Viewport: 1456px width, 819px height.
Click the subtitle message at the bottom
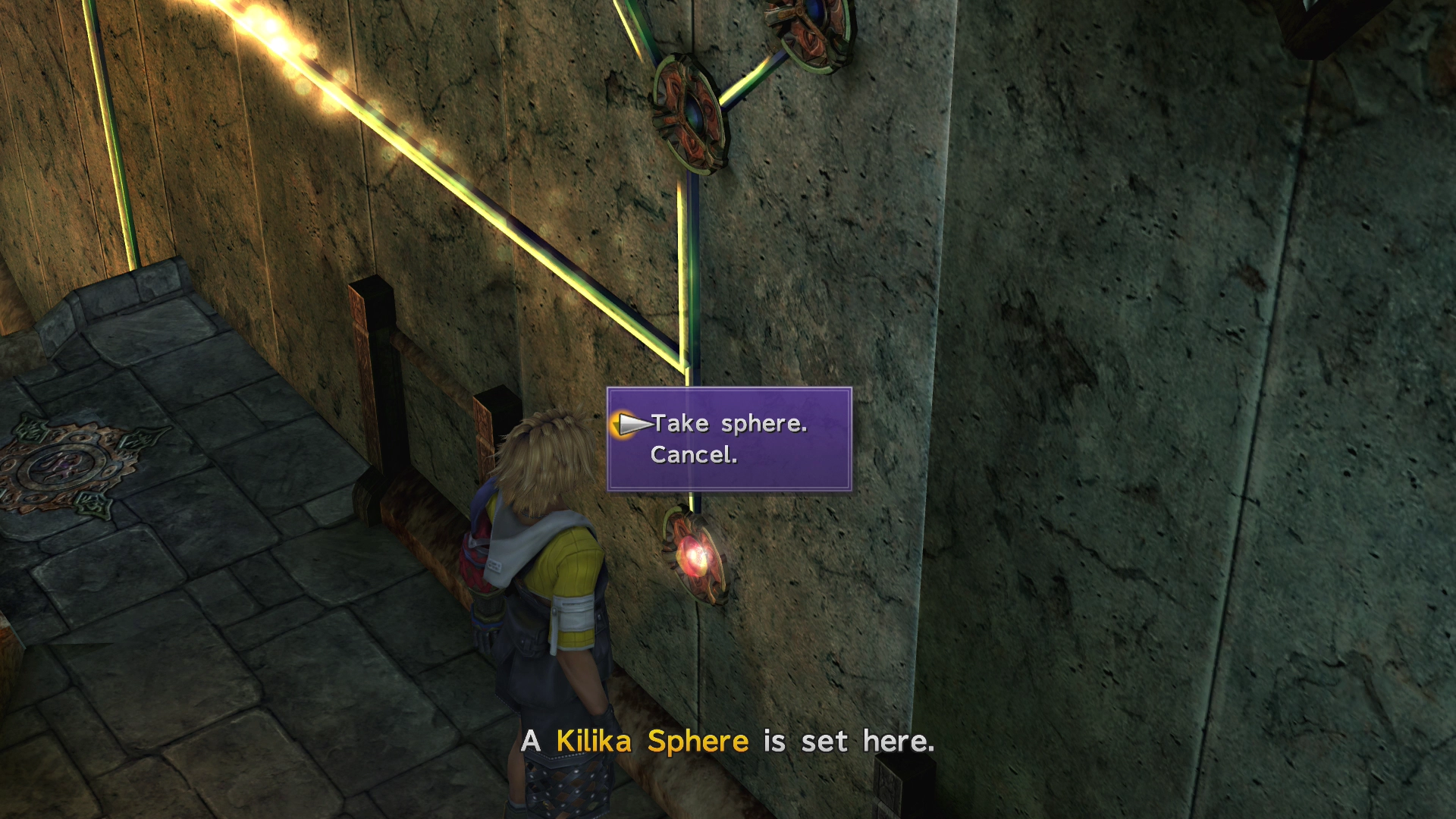click(726, 742)
